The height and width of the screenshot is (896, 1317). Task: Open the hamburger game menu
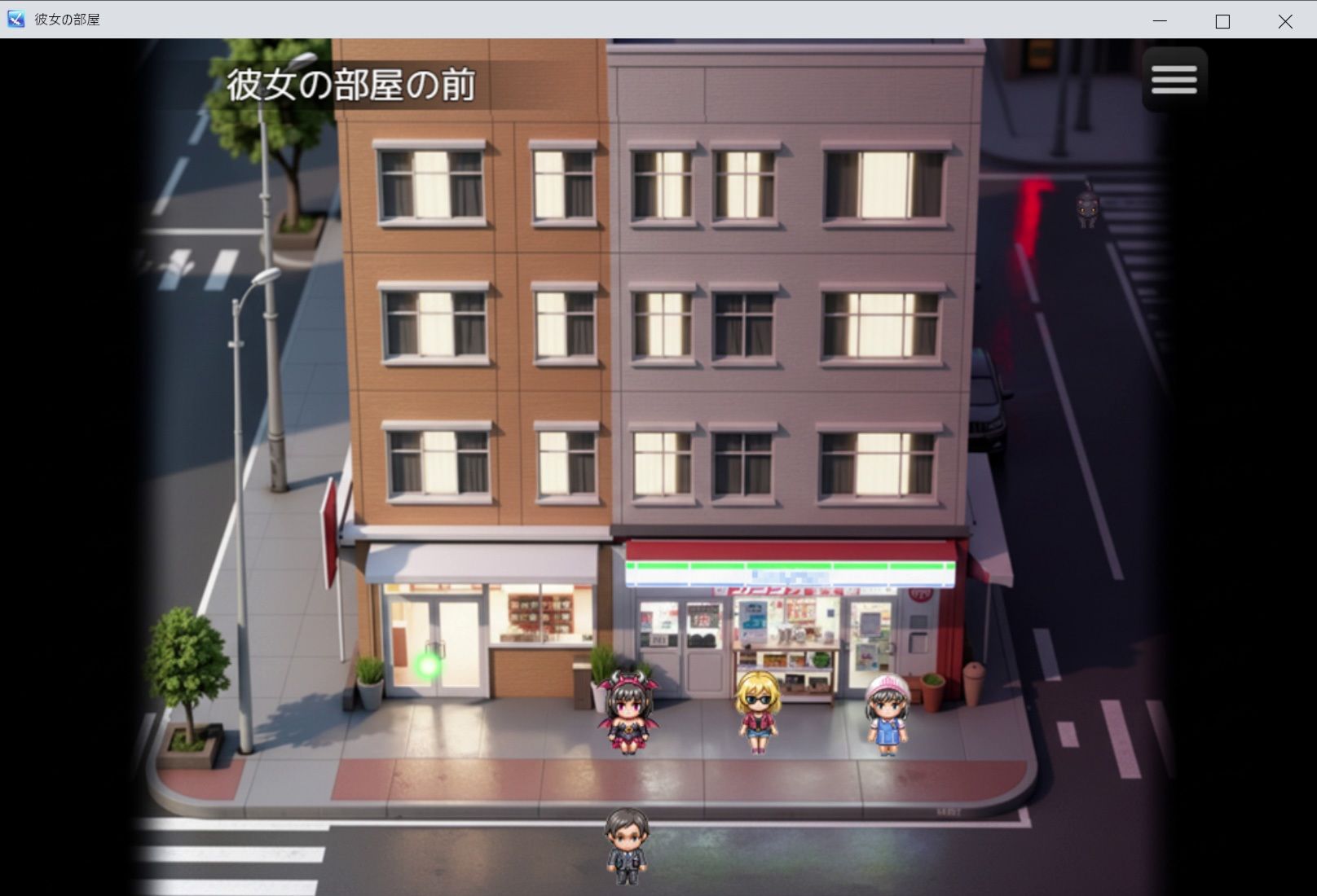(x=1174, y=78)
